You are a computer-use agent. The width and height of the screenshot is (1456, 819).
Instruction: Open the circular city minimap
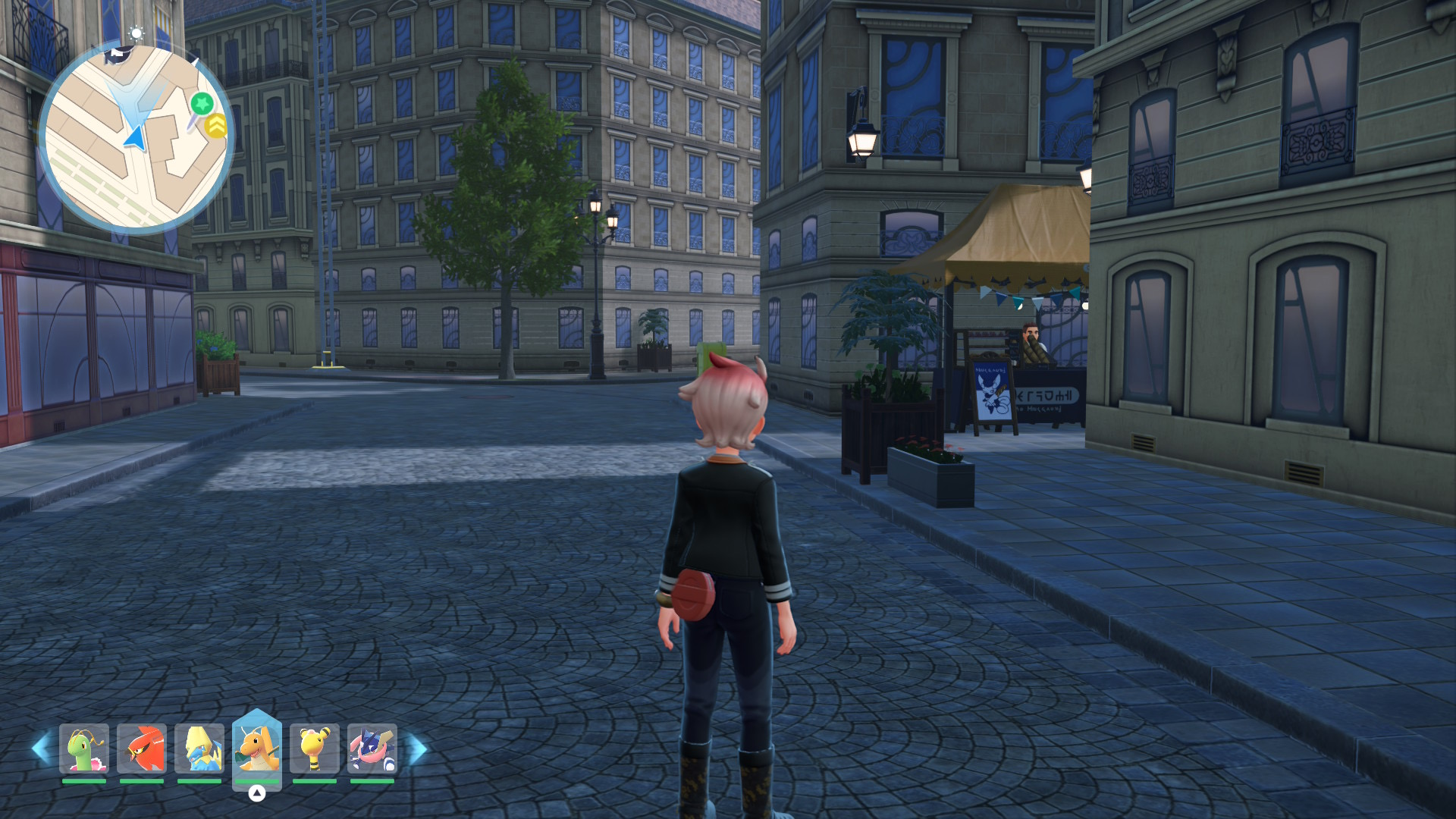(136, 139)
